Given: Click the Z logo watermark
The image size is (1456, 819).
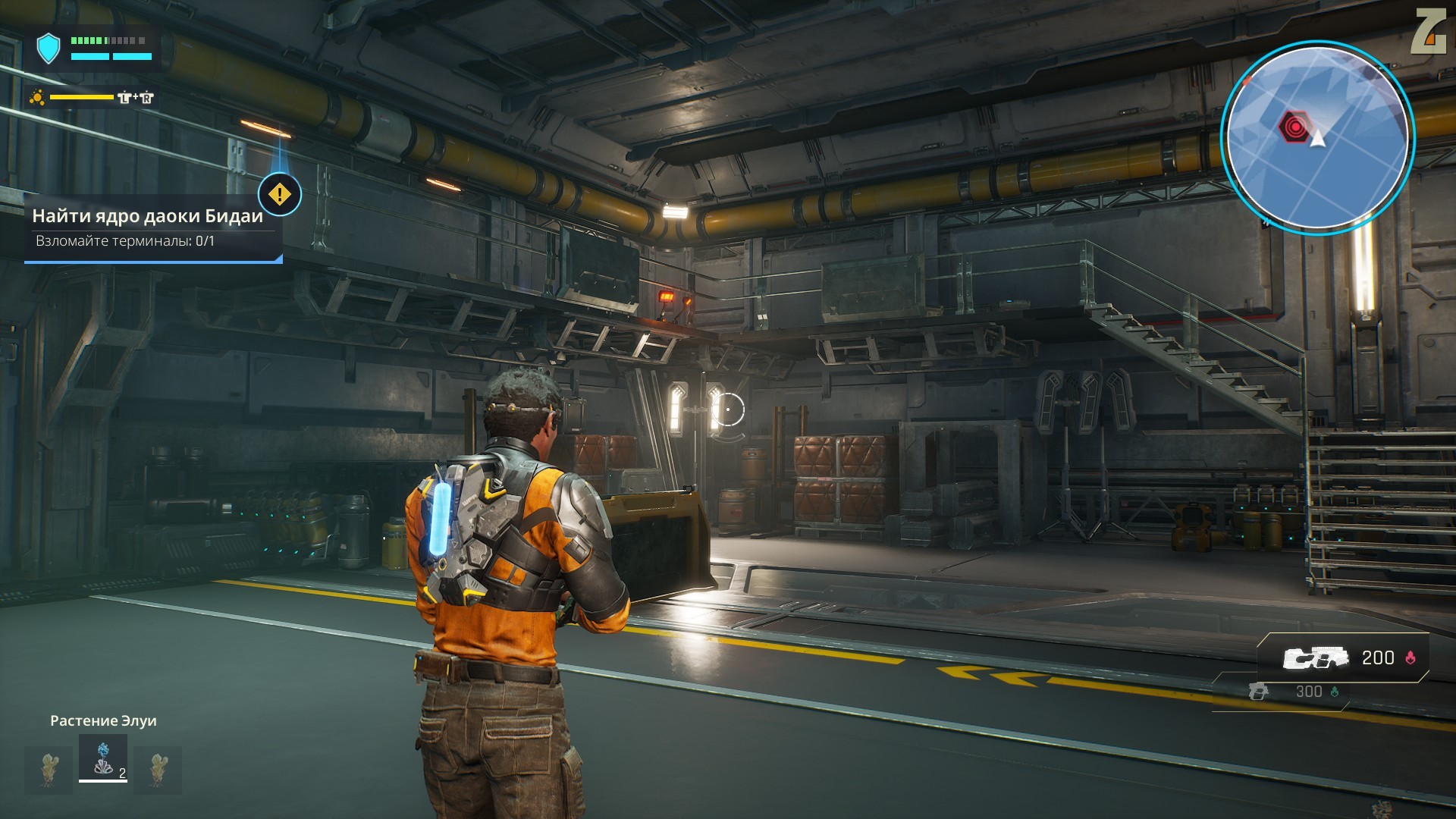Looking at the screenshot, I should pyautogui.click(x=1427, y=32).
